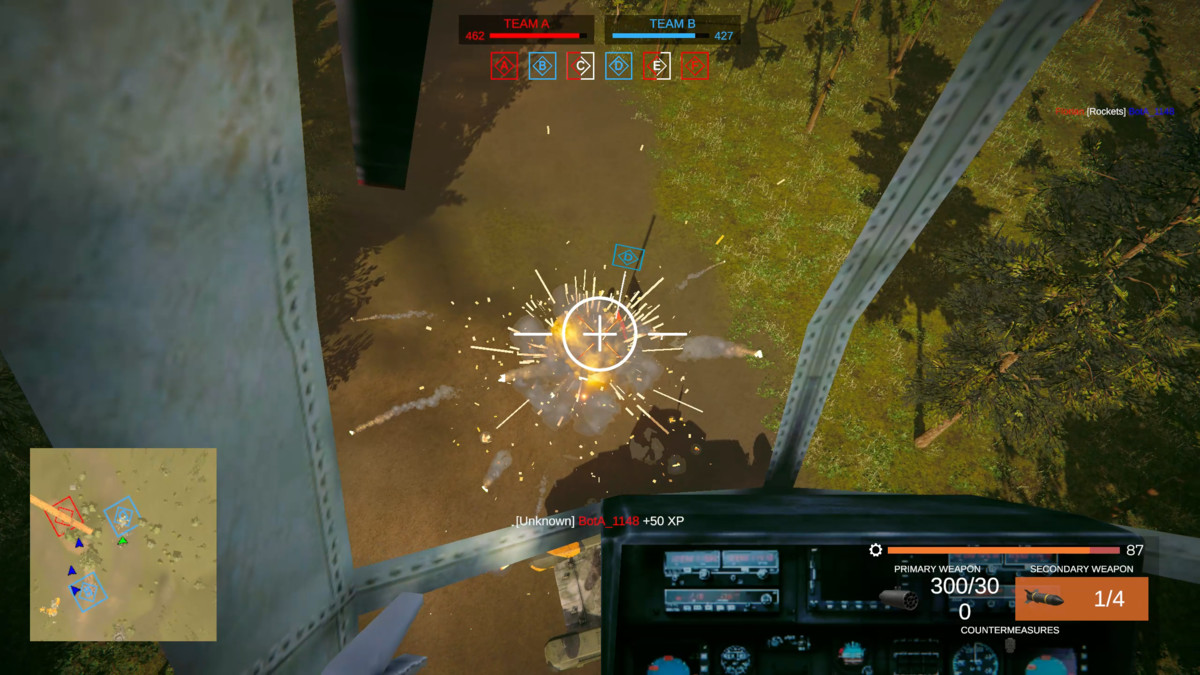This screenshot has height=675, width=1200.
Task: Select the rocket pod primary weapon icon
Action: (x=898, y=598)
